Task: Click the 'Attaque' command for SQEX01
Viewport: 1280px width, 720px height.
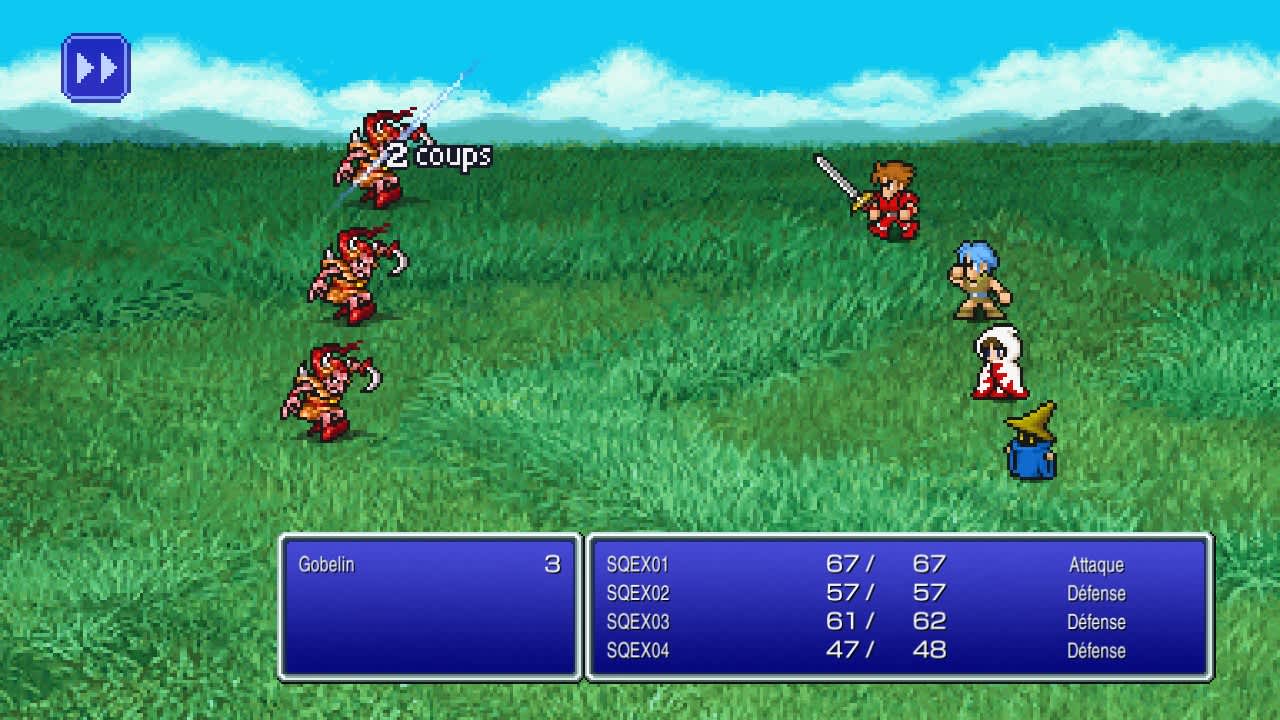Action: 1097,565
